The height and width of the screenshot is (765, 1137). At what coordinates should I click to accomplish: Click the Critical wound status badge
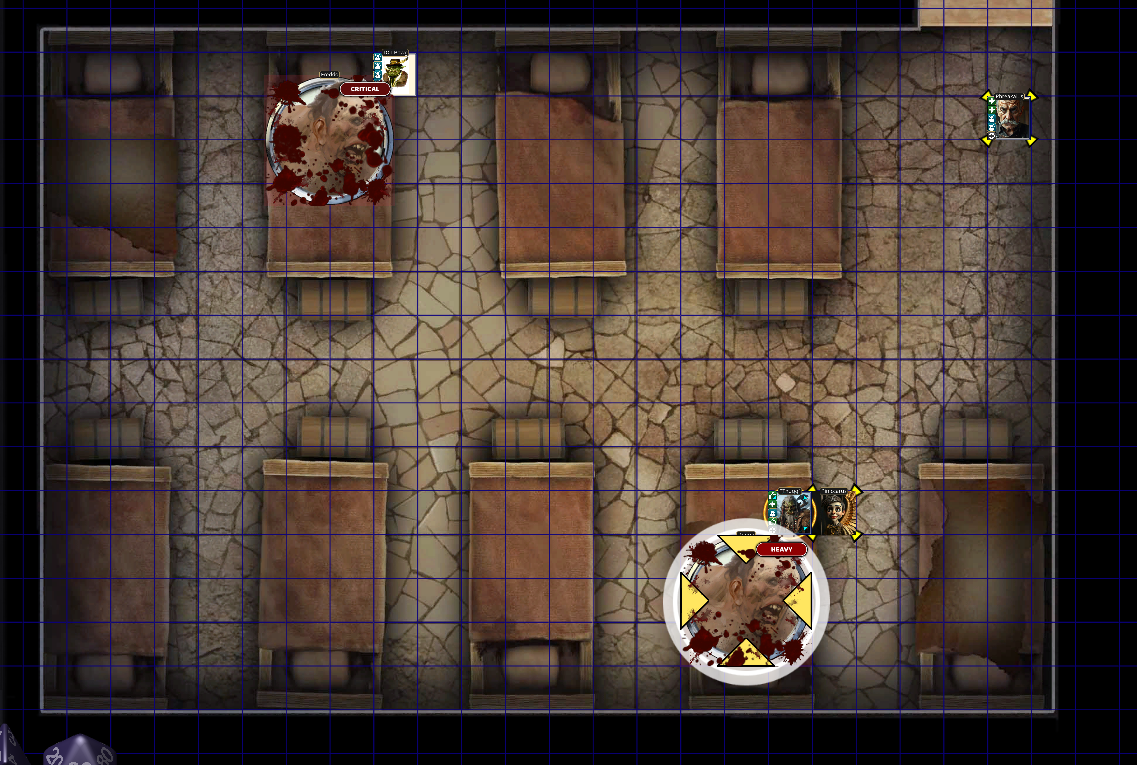[365, 89]
